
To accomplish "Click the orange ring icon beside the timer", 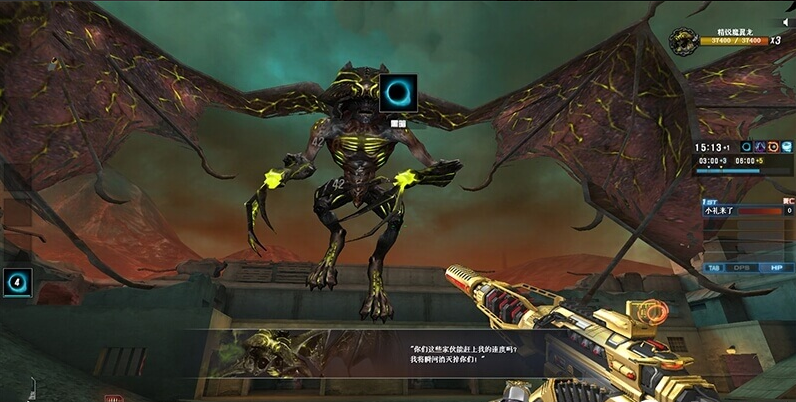I will point(773,147).
